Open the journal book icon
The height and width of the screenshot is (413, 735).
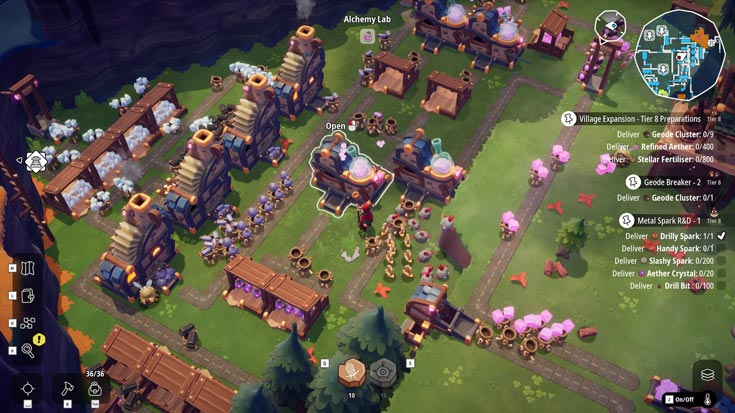coord(28,296)
